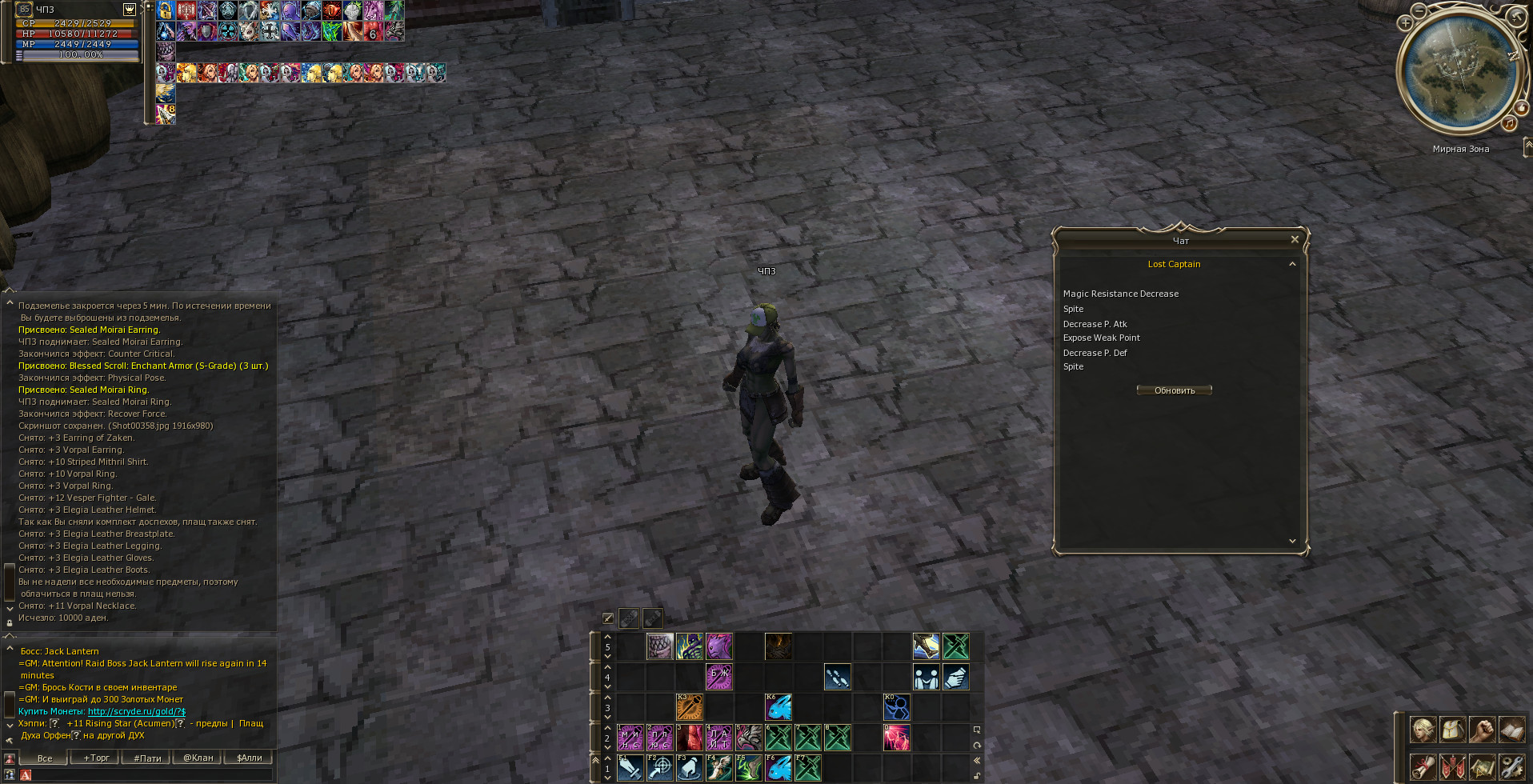Use the F1 sword attack hotbar skill
This screenshot has width=1533, height=784.
point(630,768)
